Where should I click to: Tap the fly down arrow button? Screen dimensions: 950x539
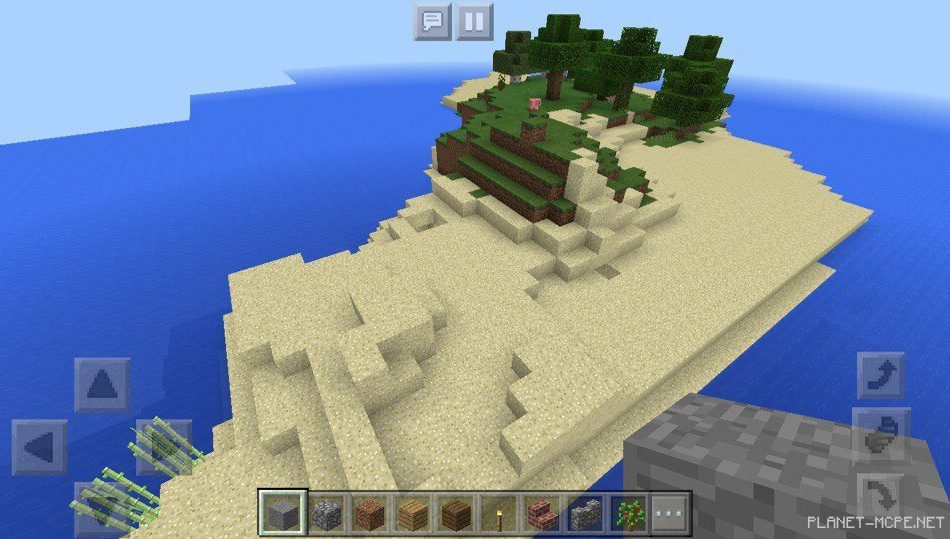click(881, 496)
